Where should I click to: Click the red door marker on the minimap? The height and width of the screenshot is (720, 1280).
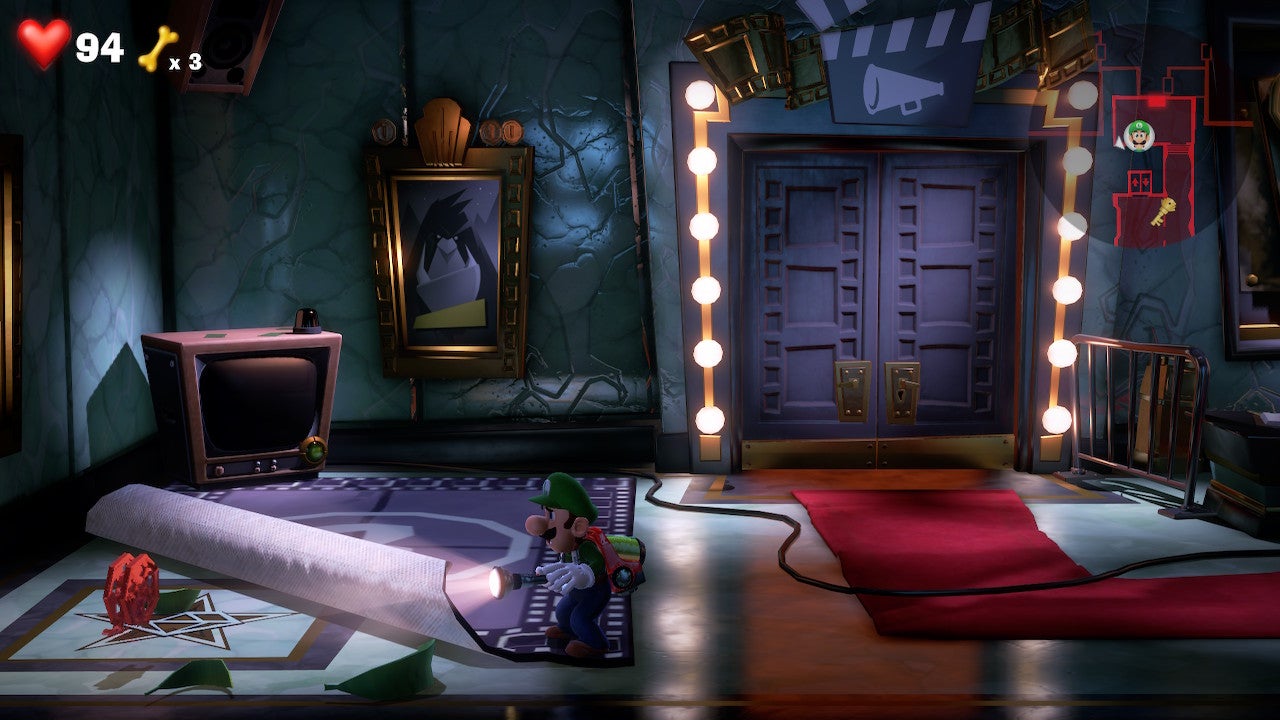point(1156,102)
